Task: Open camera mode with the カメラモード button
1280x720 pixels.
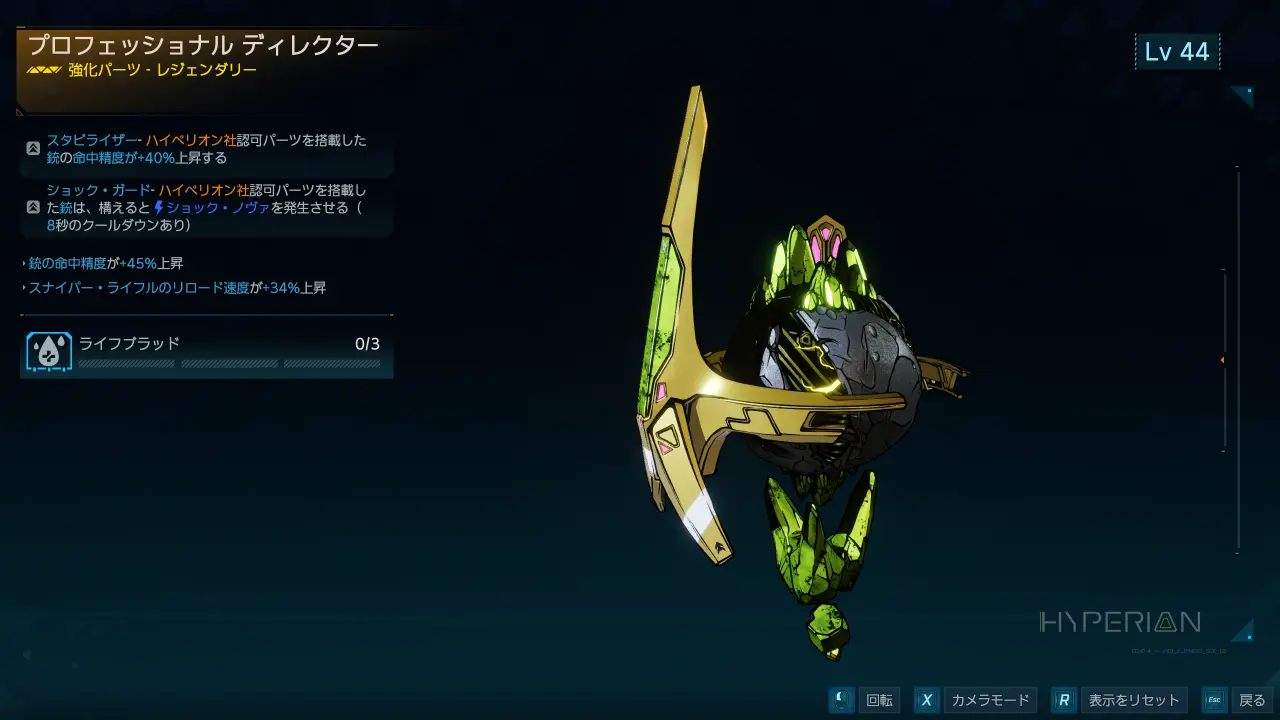Action: coord(989,700)
